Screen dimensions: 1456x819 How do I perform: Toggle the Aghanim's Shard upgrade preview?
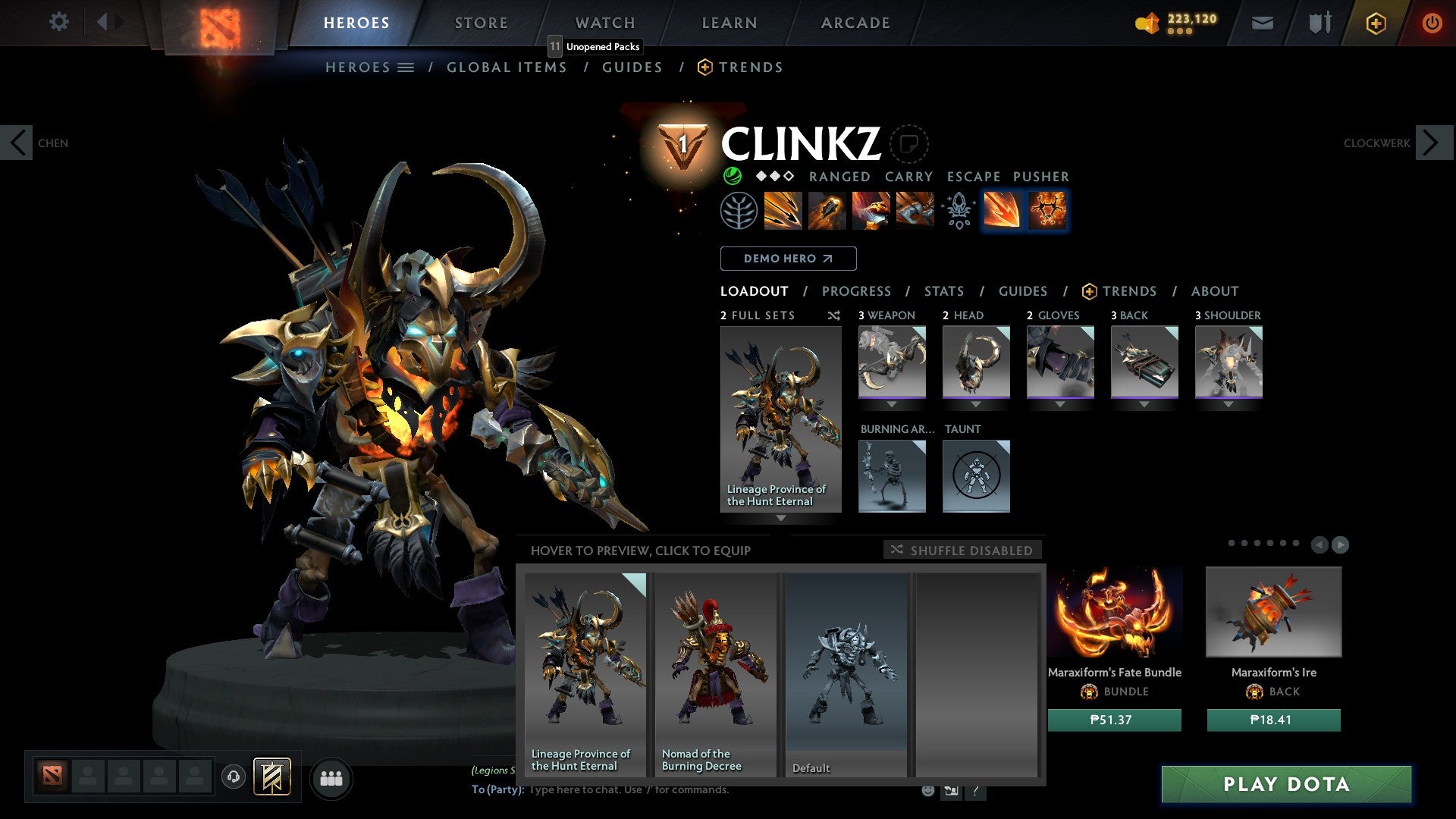(x=1046, y=211)
